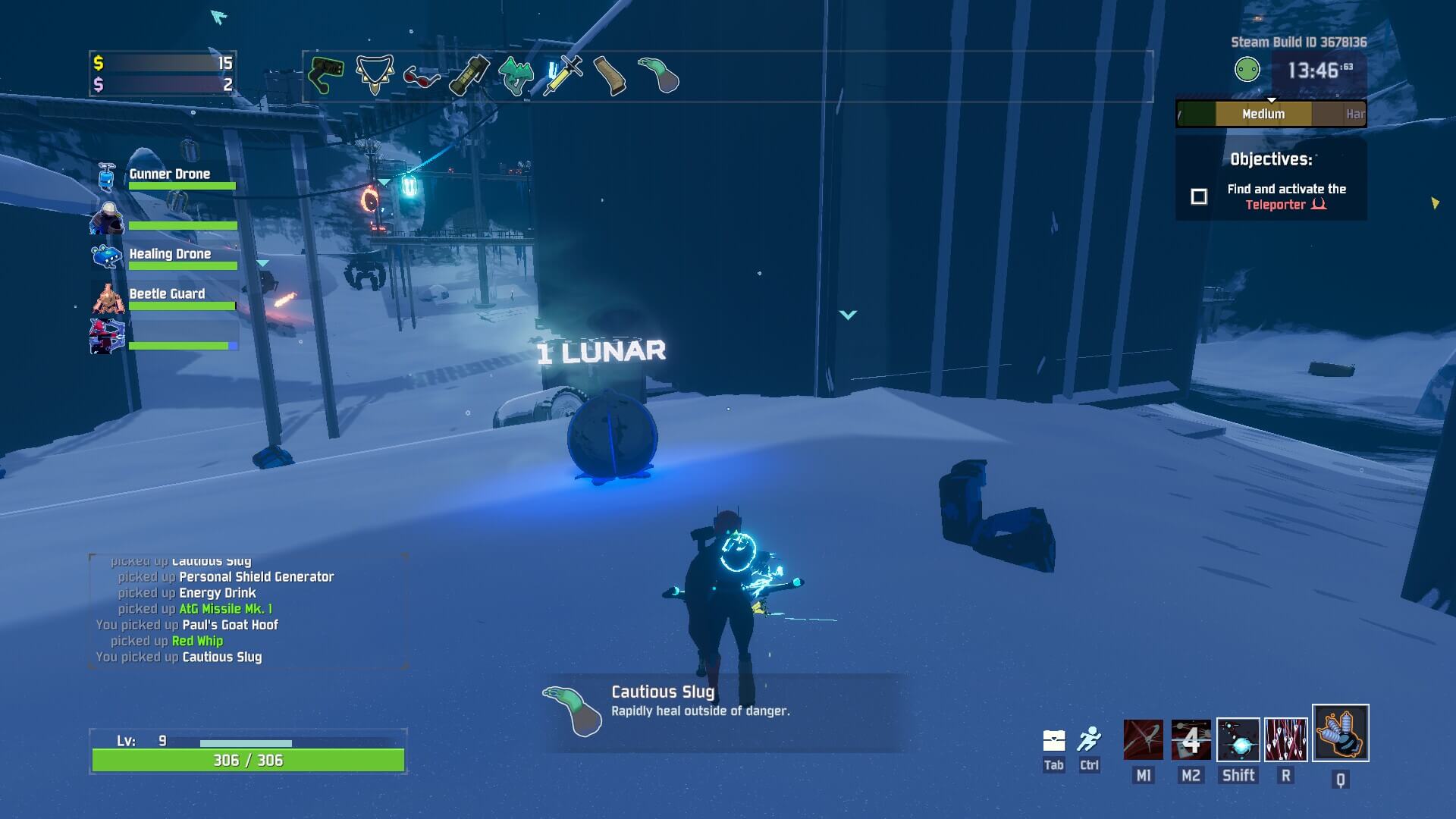Select the Paul's Goat Hoof item
Viewport: 1456px width, 819px height.
(x=610, y=75)
